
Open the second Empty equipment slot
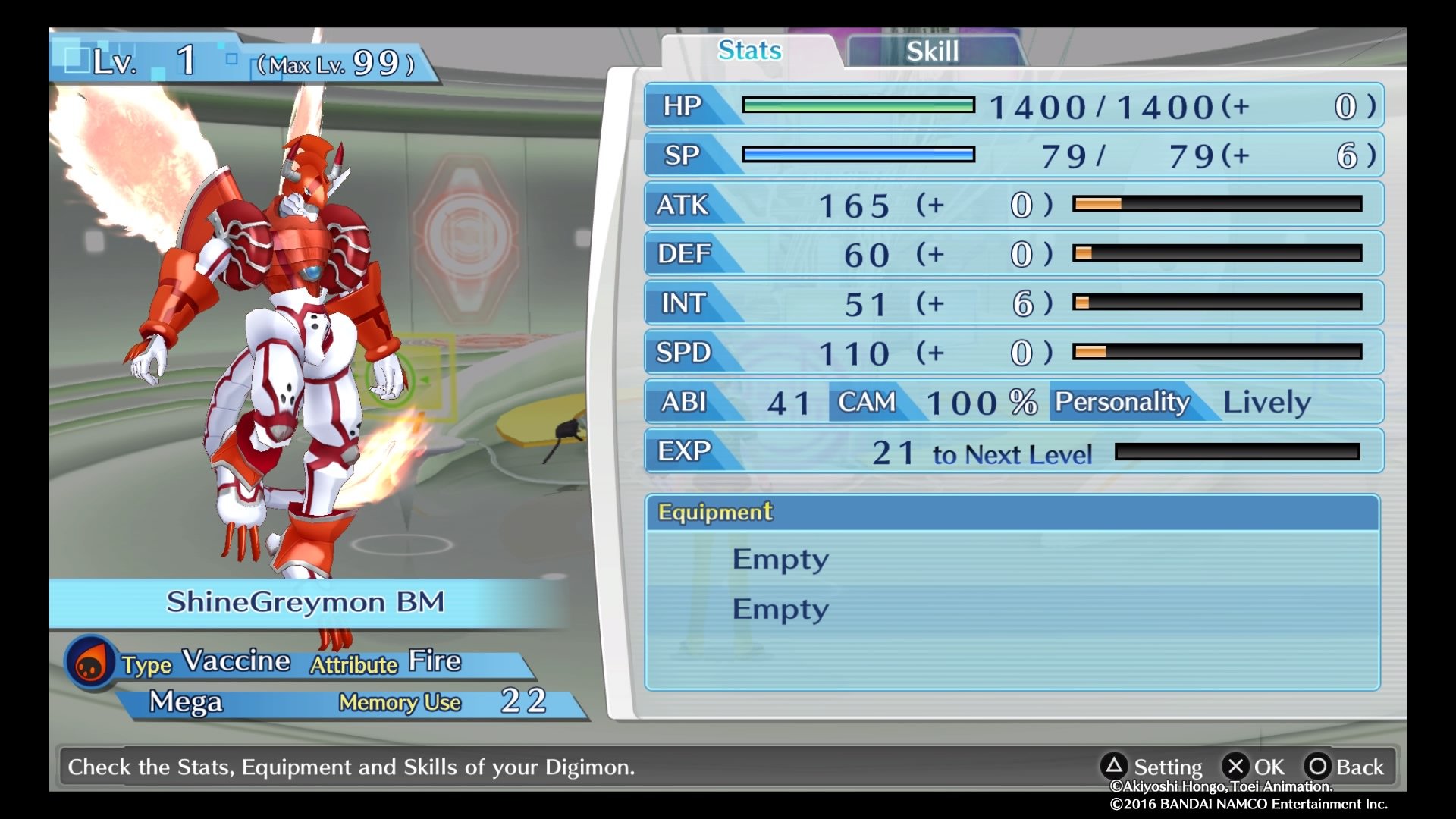(780, 607)
